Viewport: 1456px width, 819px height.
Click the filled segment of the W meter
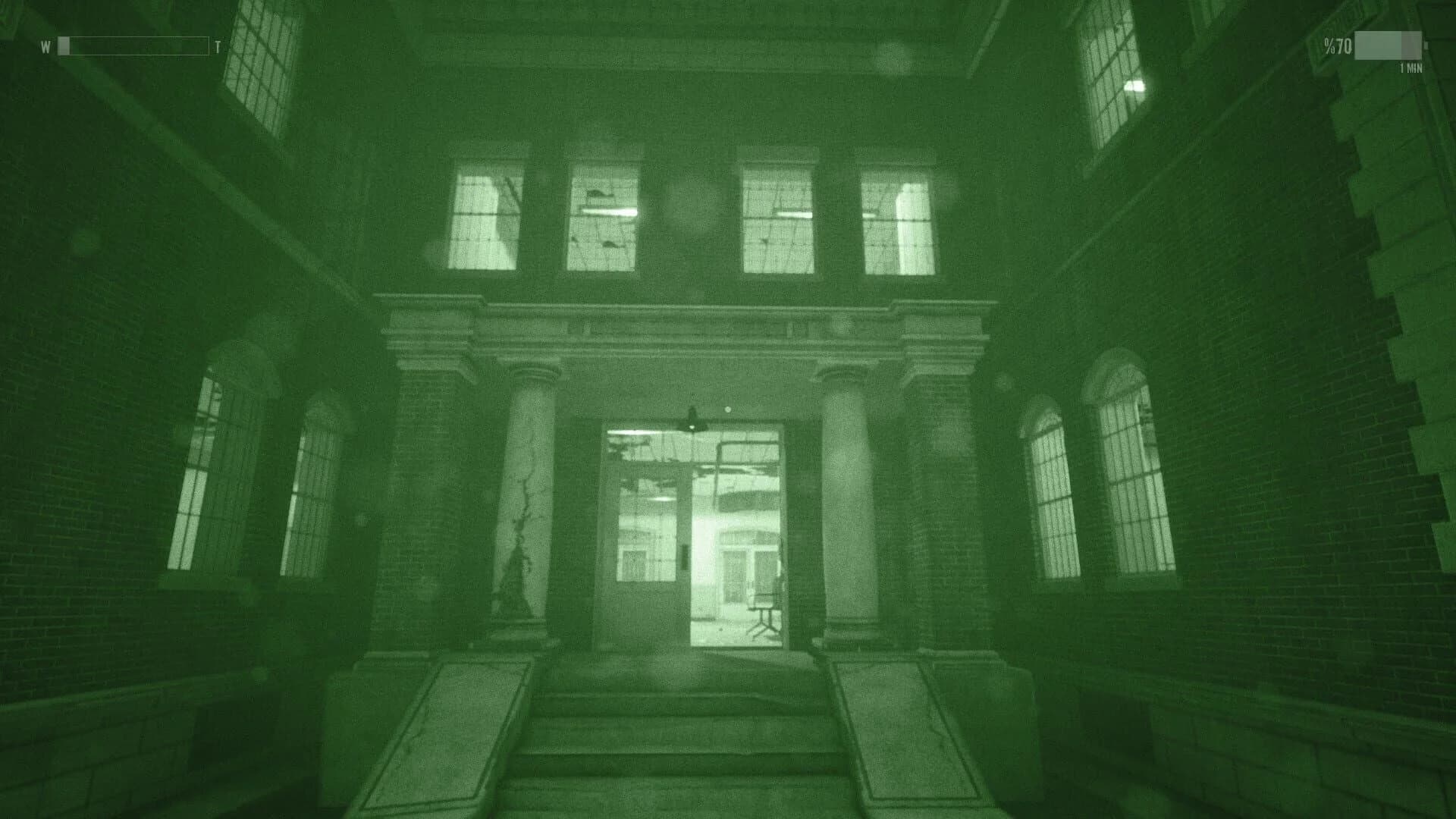click(x=65, y=47)
